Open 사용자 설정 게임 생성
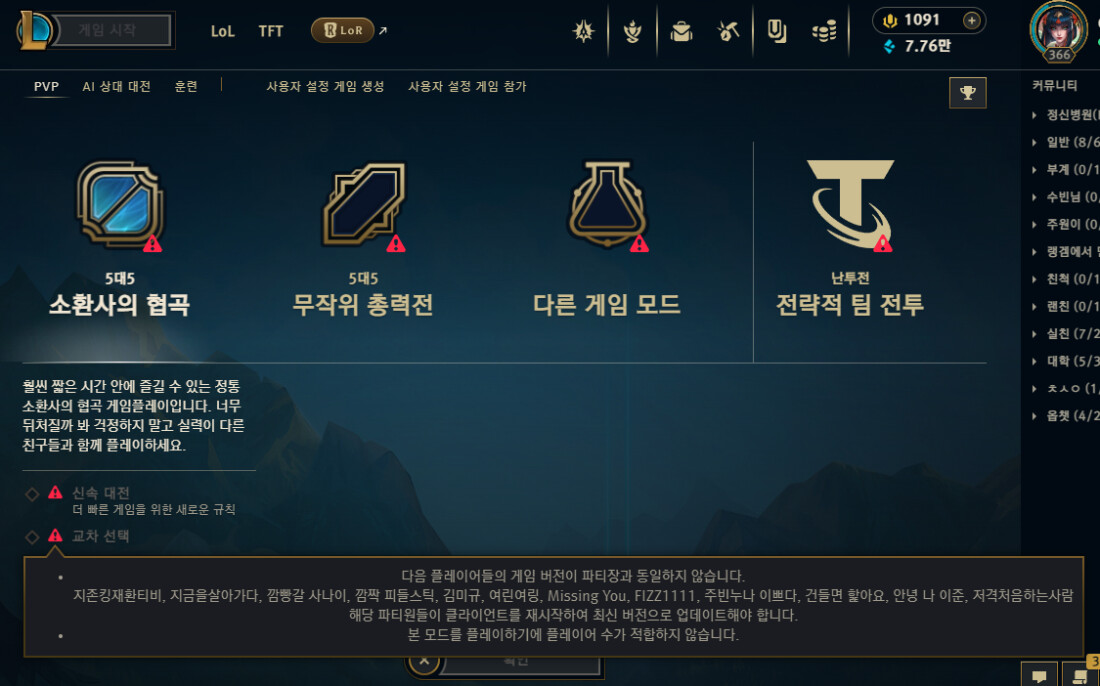This screenshot has height=686, width=1100. click(325, 87)
